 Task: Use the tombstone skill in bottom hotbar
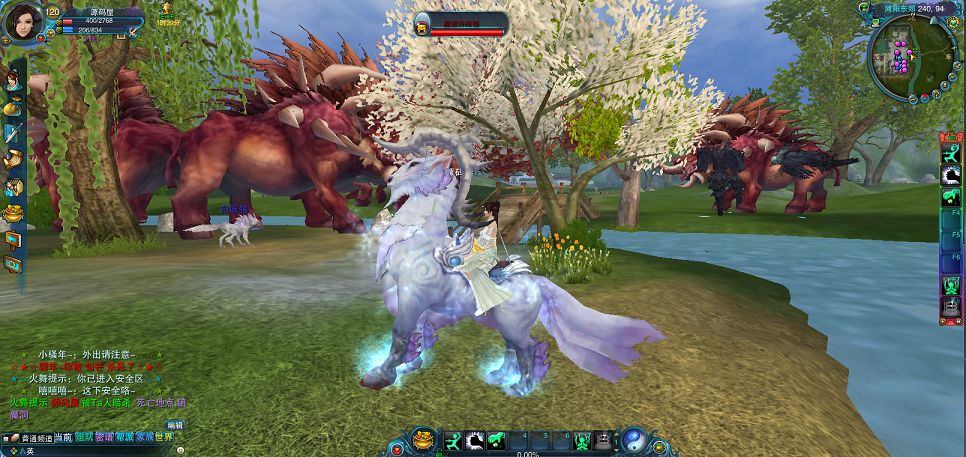[x=604, y=440]
